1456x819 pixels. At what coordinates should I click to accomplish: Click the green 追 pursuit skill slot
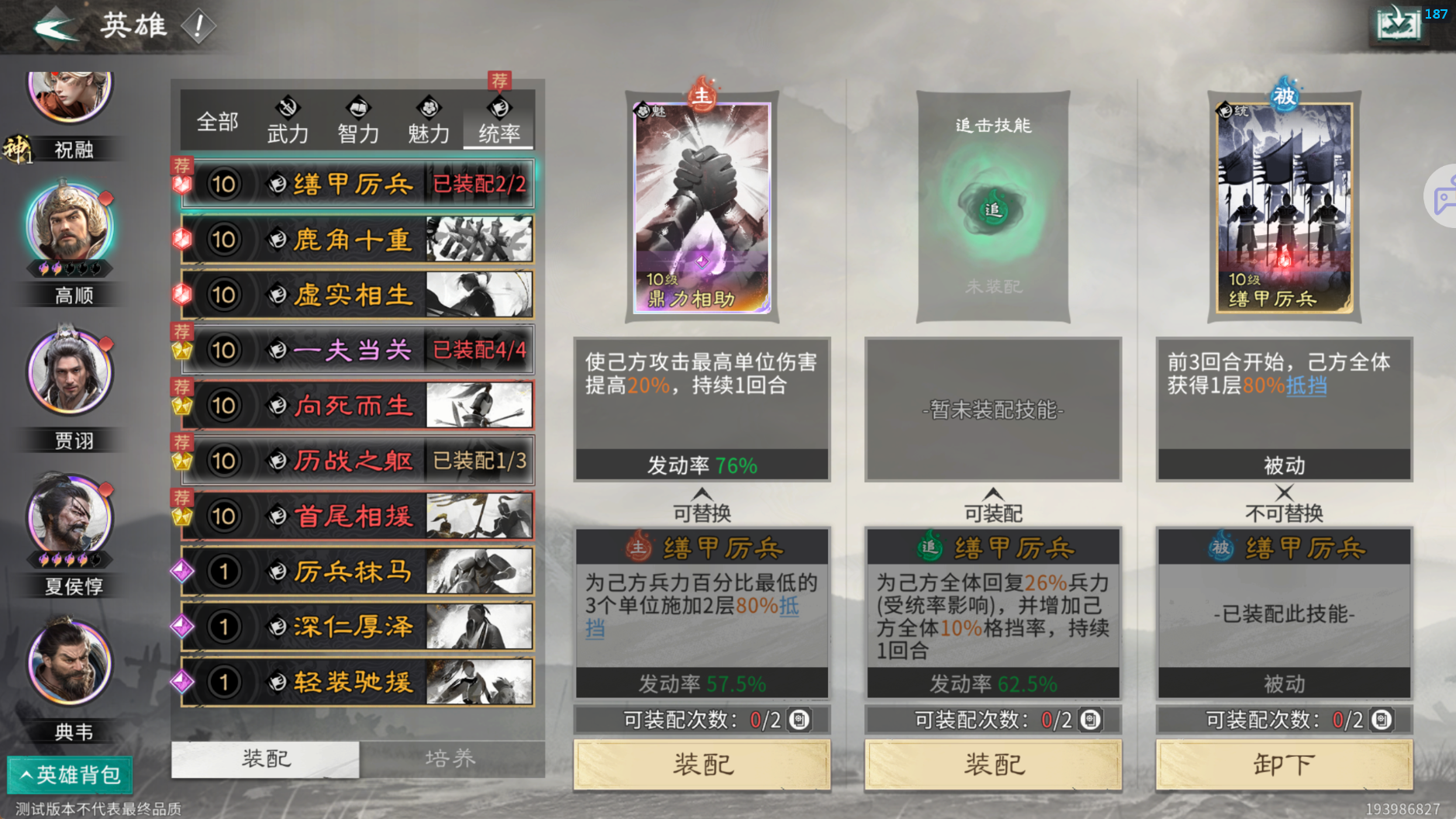(x=993, y=210)
